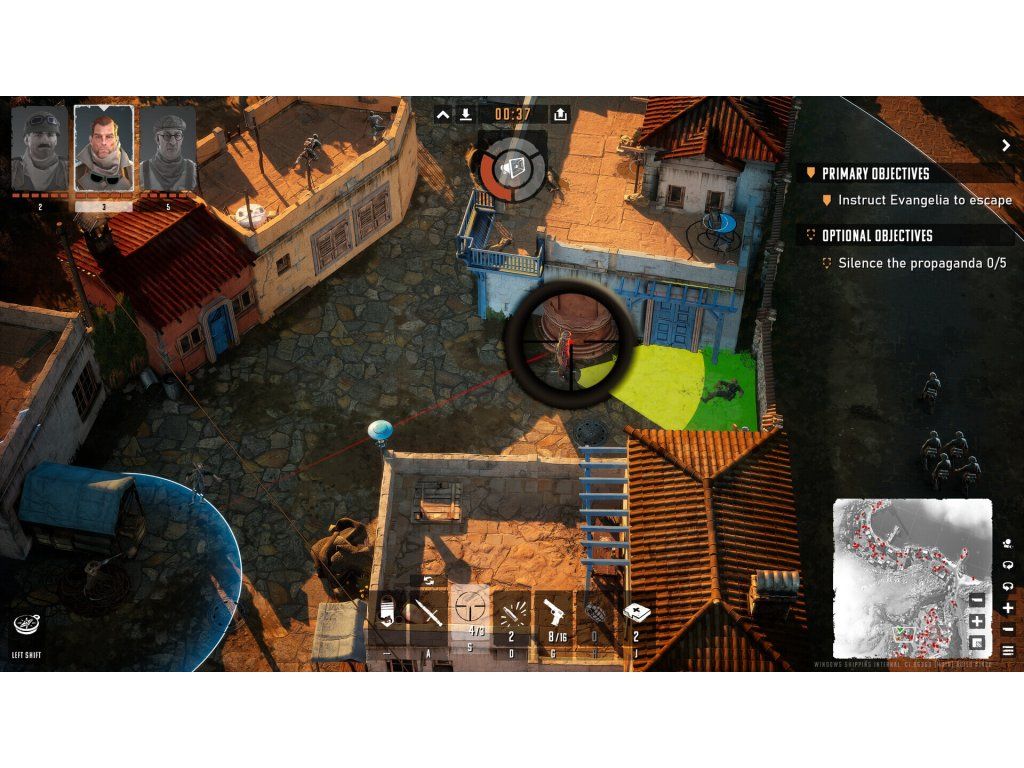Collapse the objectives panel with the arrow
This screenshot has width=1024, height=768.
(1005, 145)
